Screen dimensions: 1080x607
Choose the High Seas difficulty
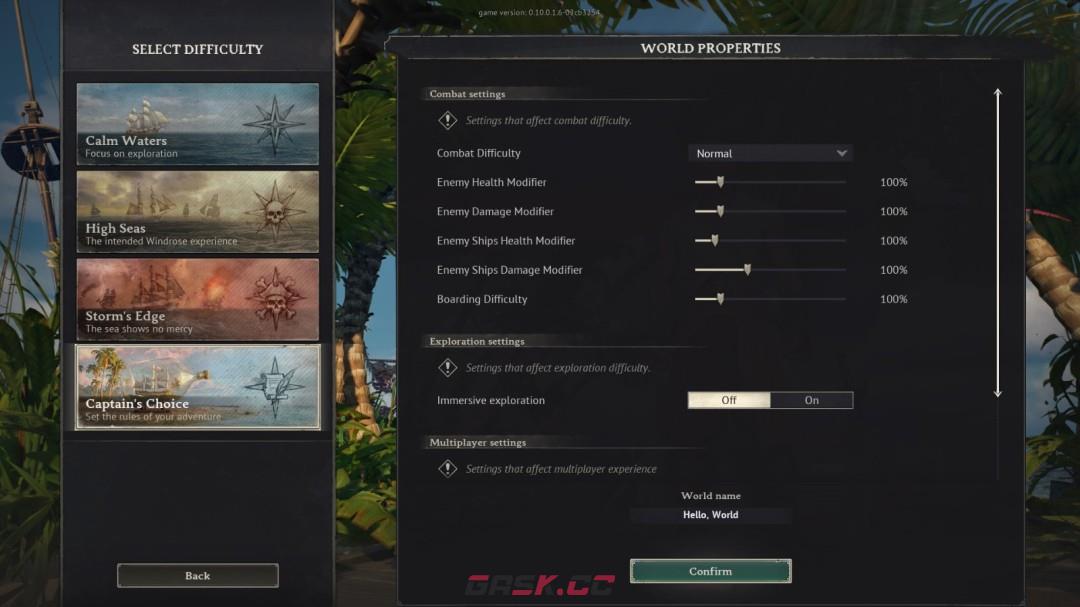tap(197, 211)
